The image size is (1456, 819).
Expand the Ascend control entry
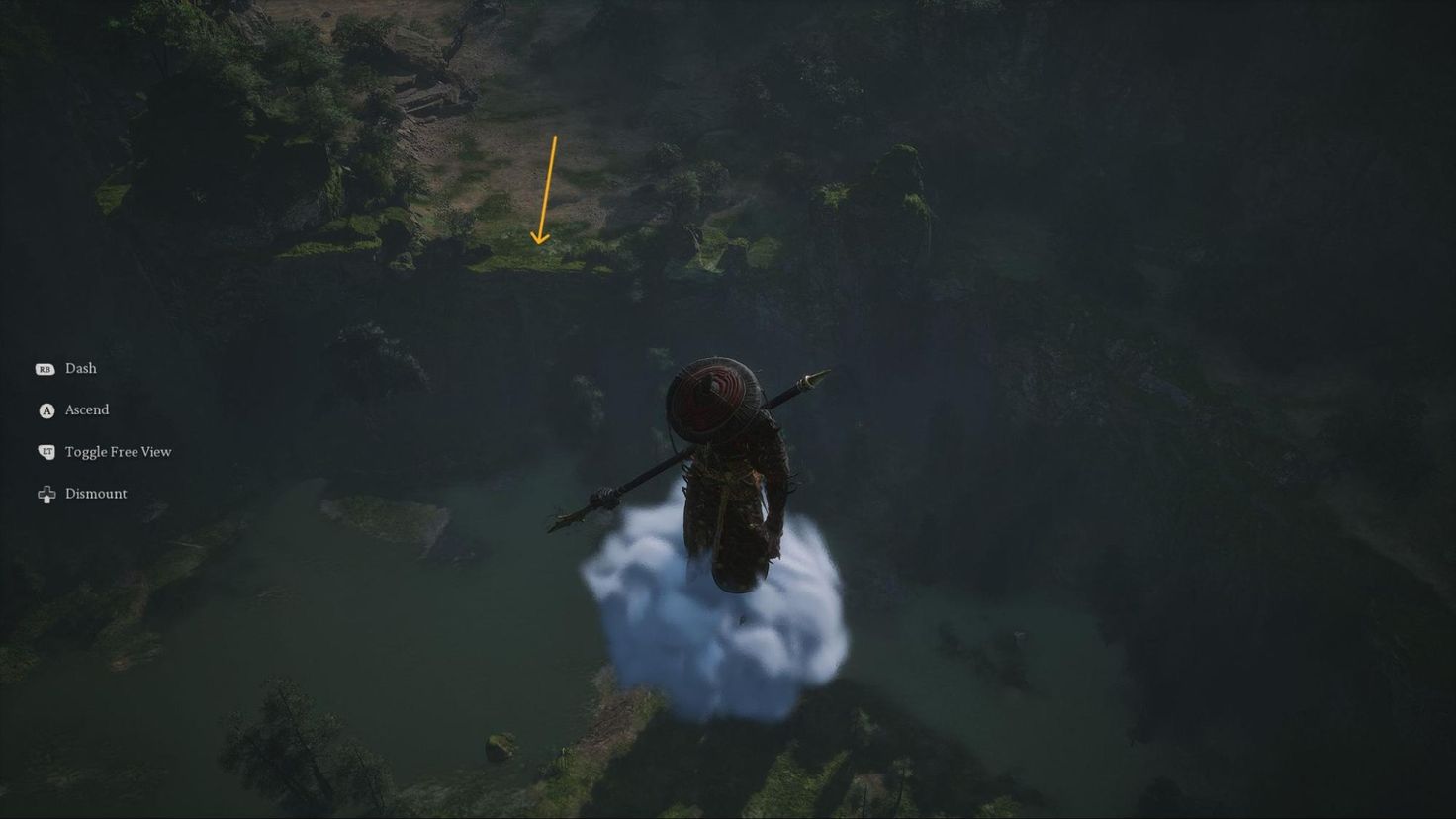click(x=86, y=409)
